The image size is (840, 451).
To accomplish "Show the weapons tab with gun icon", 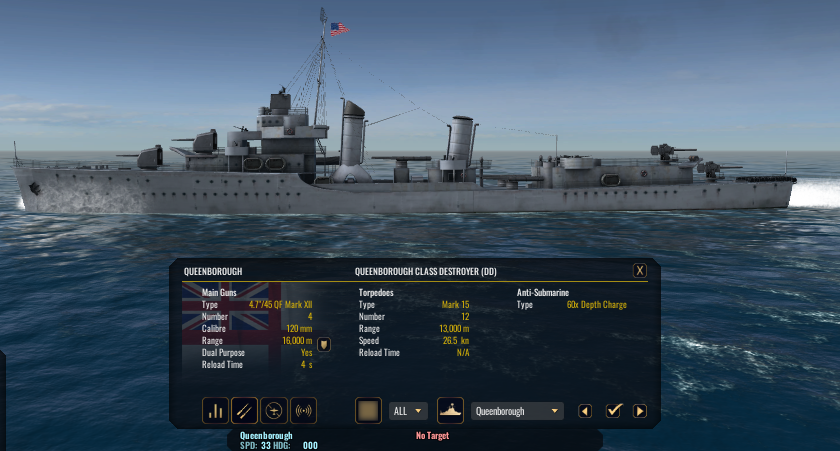I will click(x=244, y=410).
